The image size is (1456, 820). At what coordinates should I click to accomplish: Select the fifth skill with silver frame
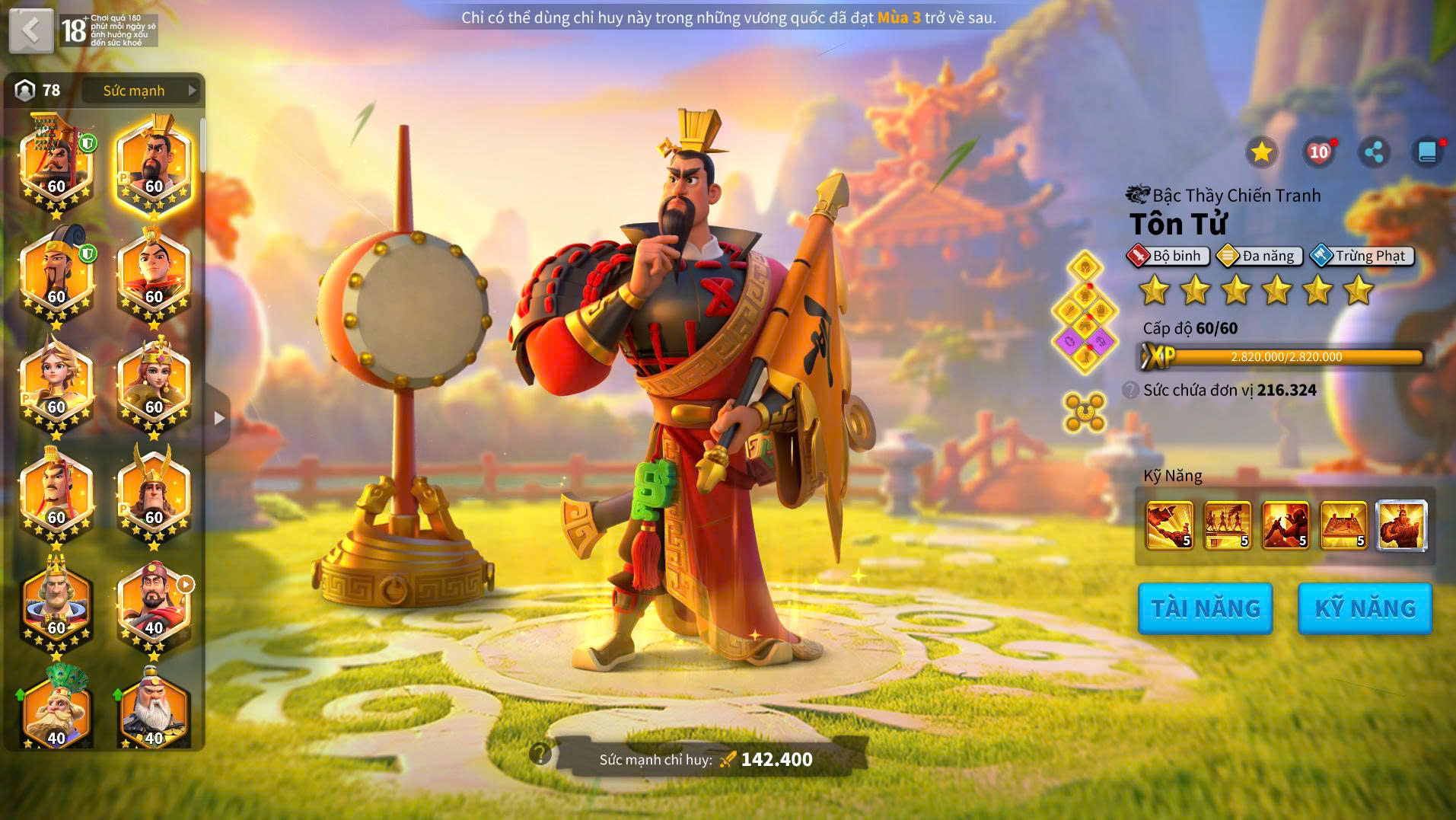(1401, 525)
